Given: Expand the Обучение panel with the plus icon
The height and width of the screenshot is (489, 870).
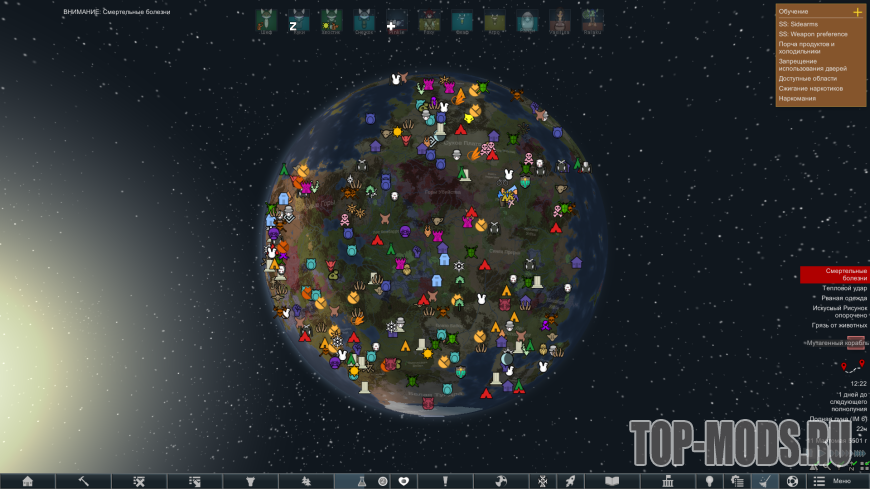Looking at the screenshot, I should [857, 12].
